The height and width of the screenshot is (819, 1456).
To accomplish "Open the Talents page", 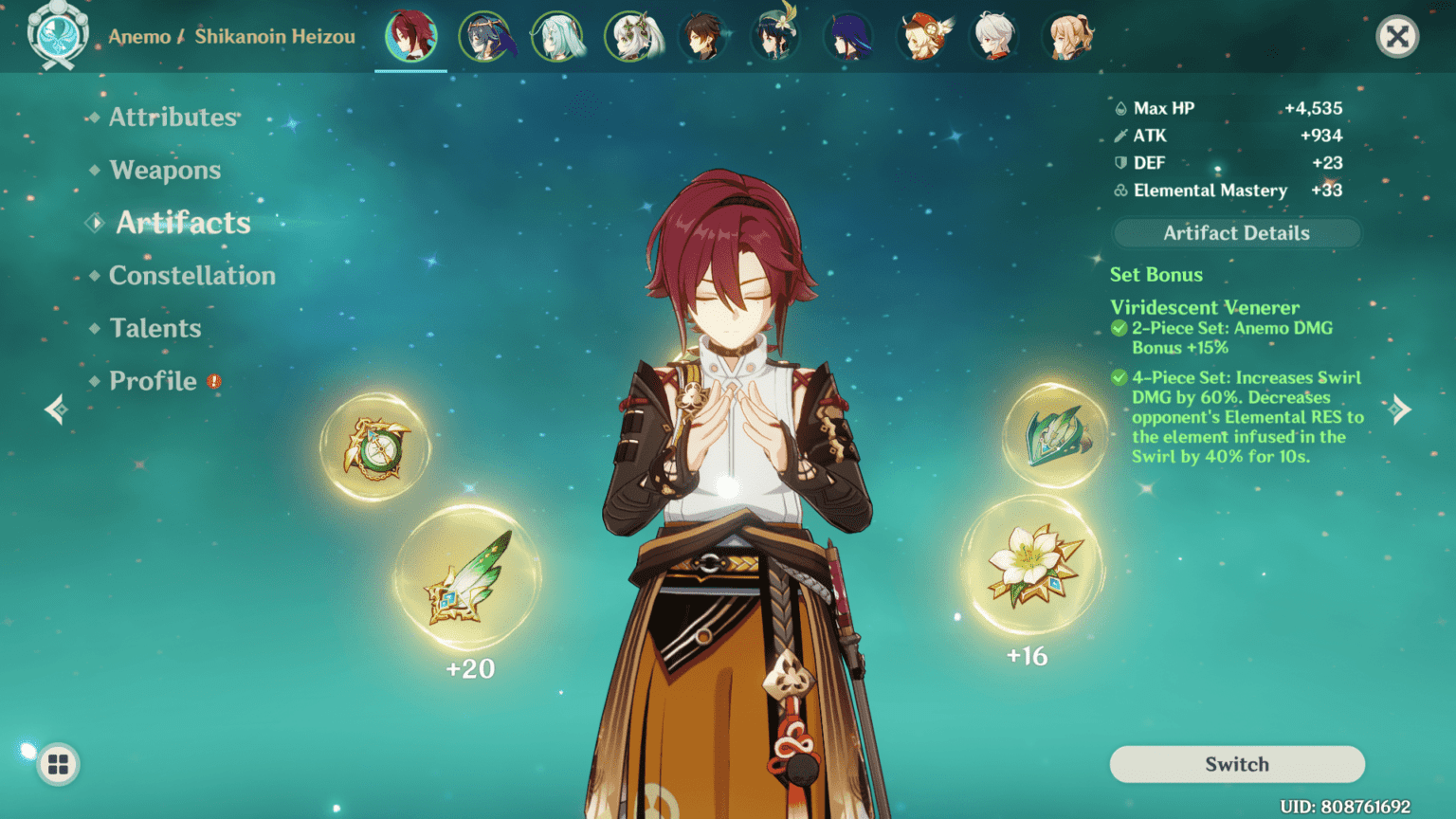I will point(155,329).
